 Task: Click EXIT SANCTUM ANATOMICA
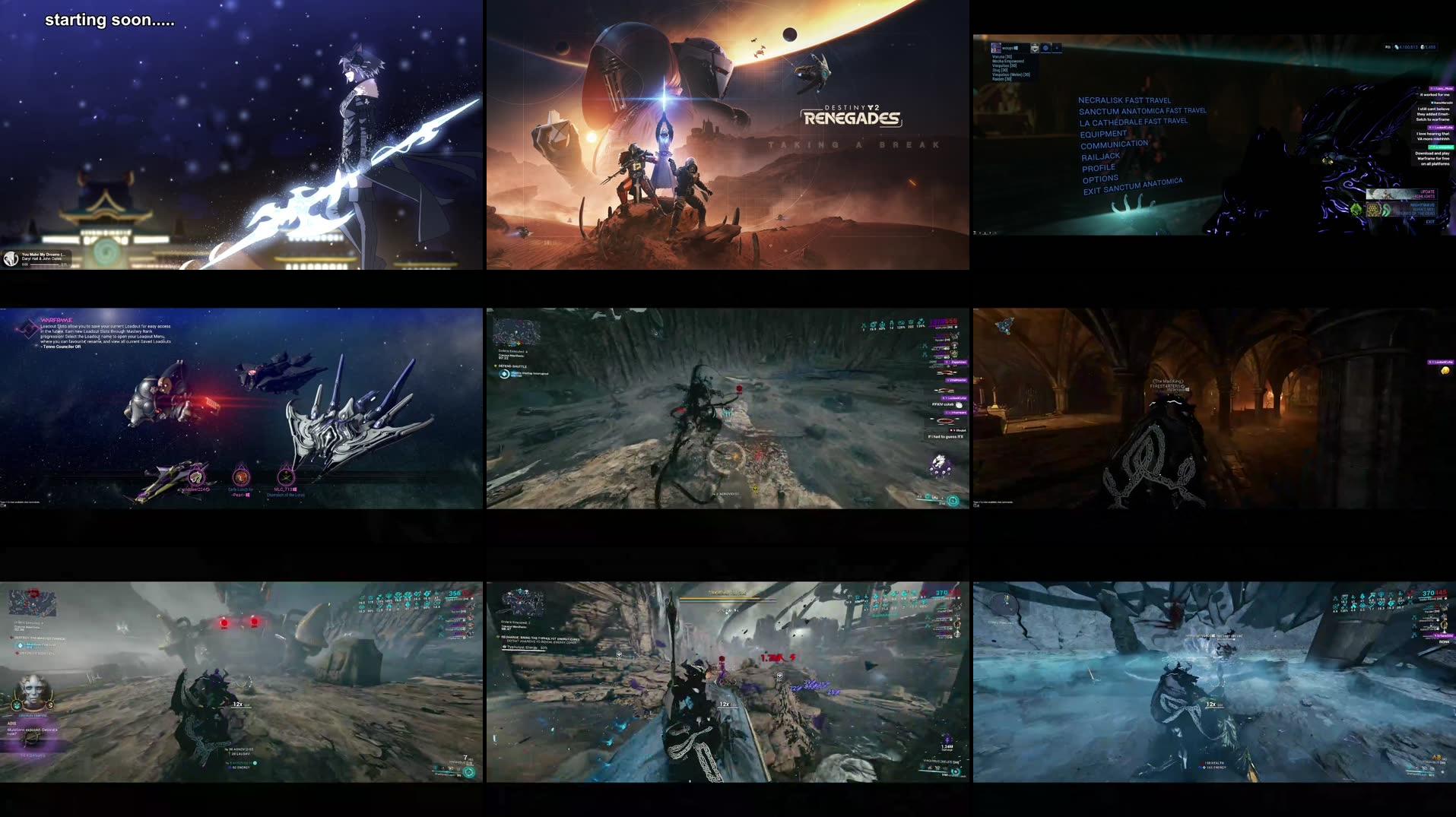click(1133, 191)
